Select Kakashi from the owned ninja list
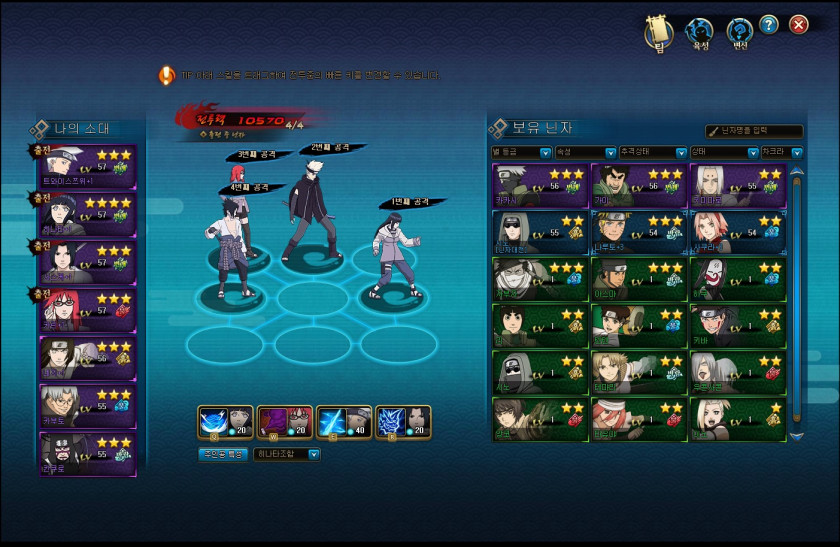The image size is (840, 547). [539, 186]
